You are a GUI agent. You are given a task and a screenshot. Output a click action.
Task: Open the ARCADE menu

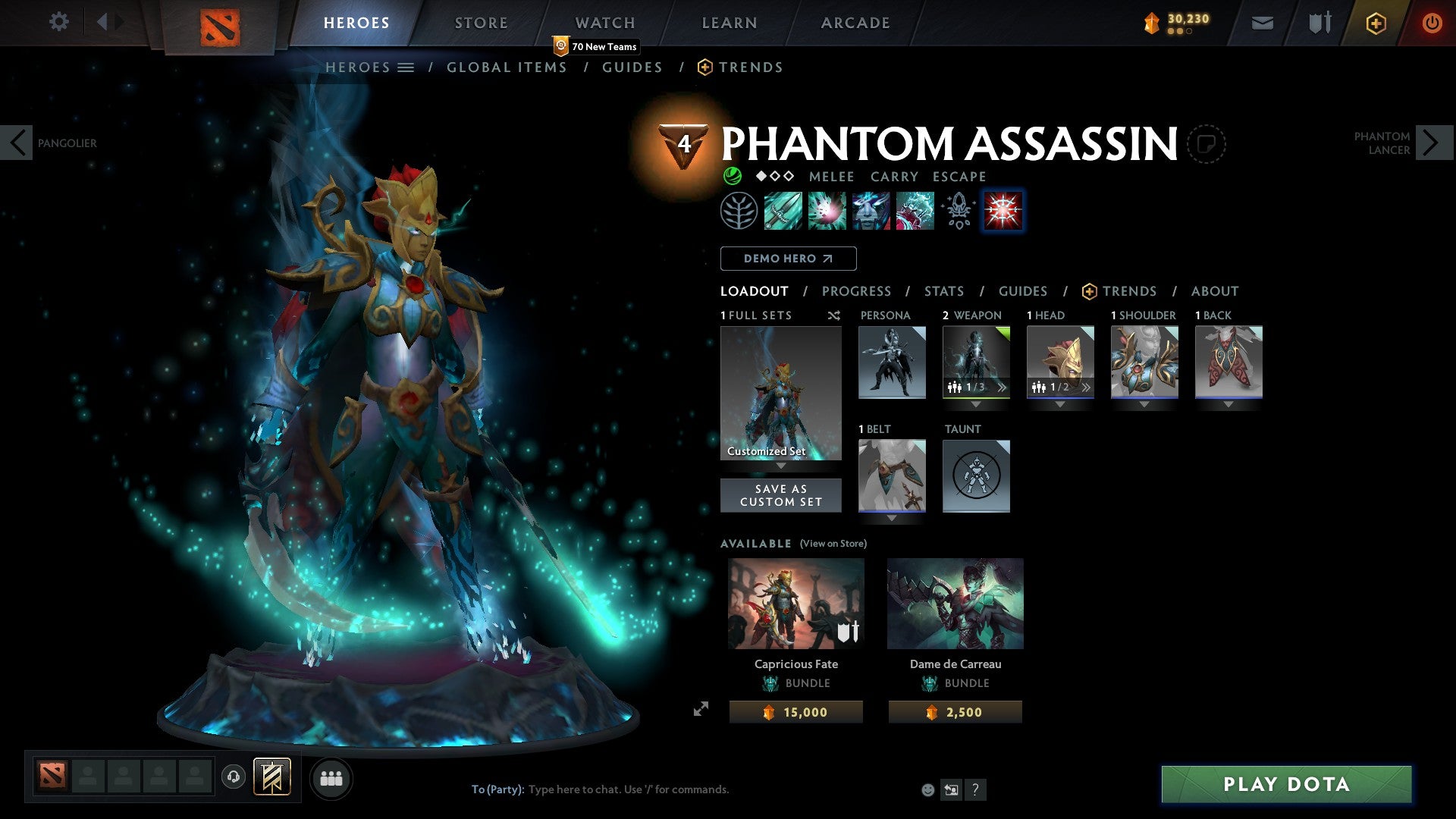click(x=855, y=22)
